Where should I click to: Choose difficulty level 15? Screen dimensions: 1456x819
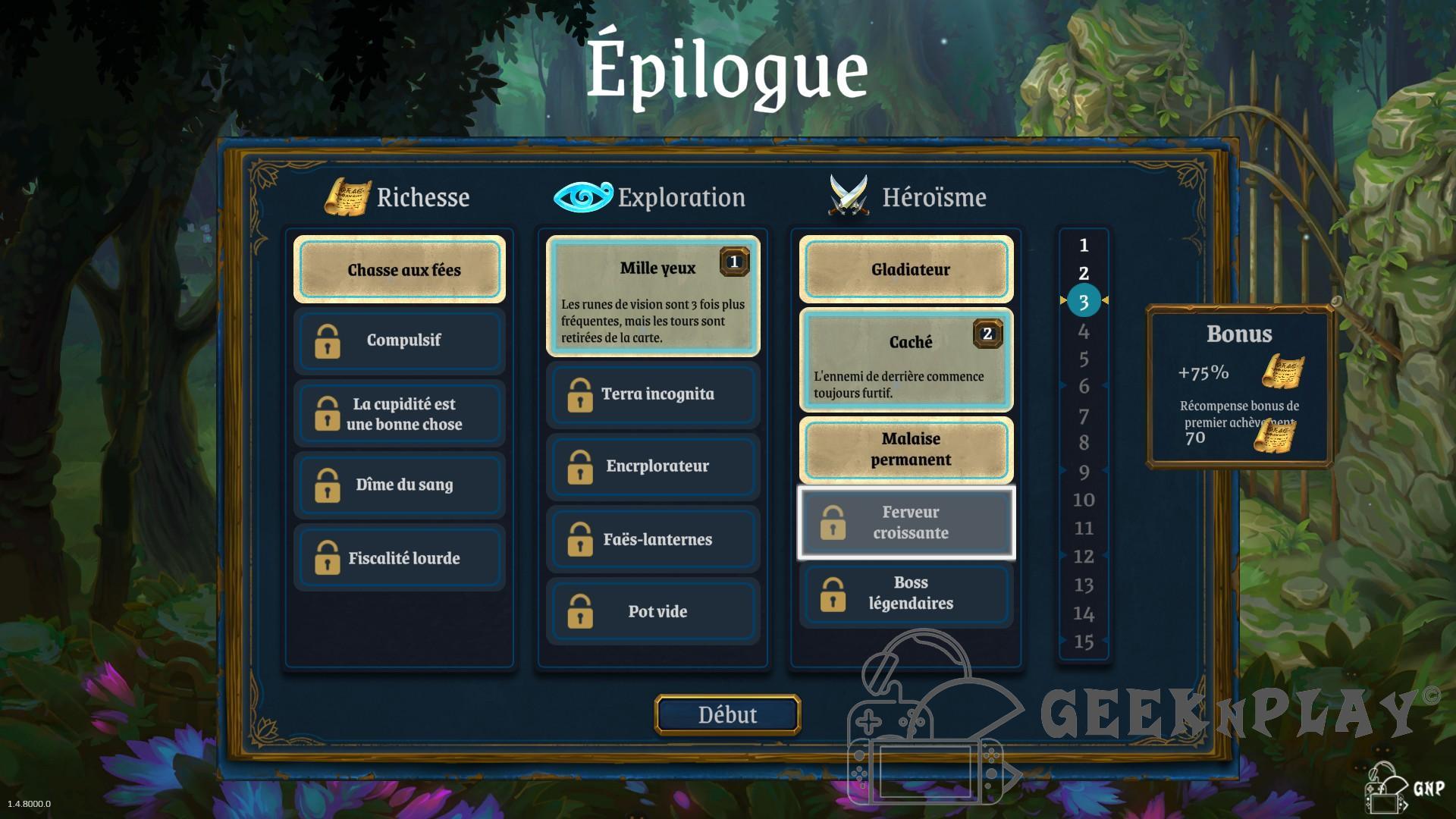[x=1084, y=642]
